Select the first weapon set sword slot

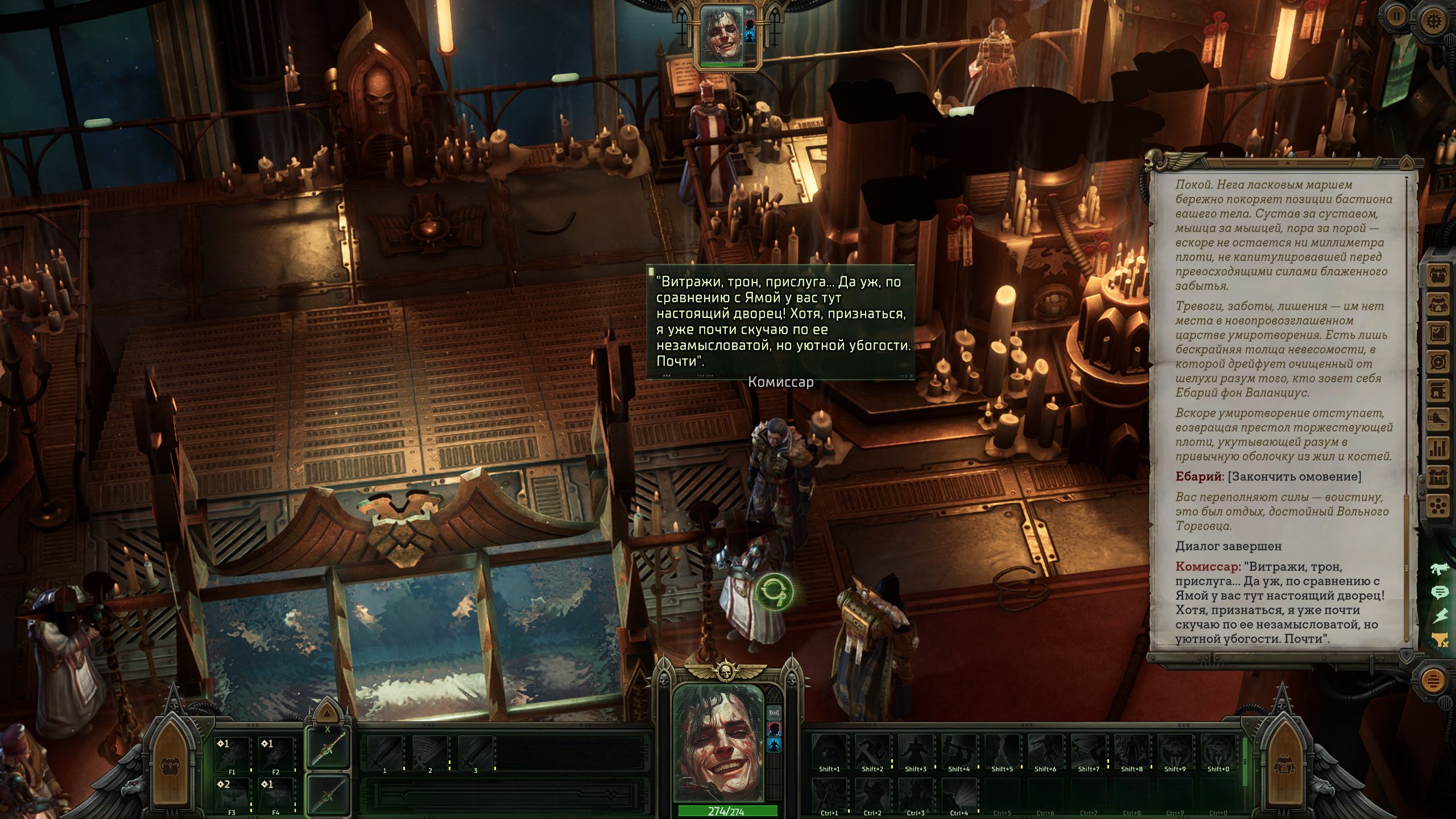328,748
